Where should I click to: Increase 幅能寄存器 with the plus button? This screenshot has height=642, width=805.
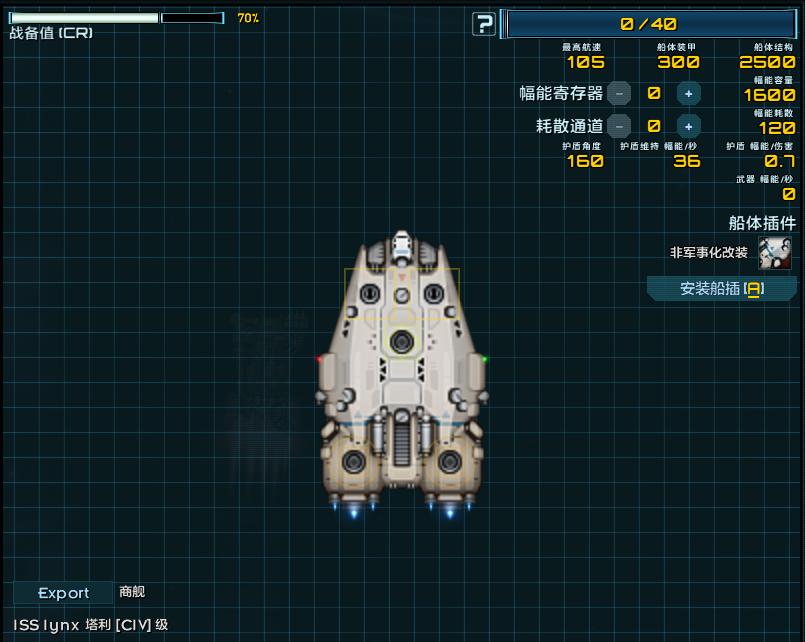pyautogui.click(x=688, y=94)
